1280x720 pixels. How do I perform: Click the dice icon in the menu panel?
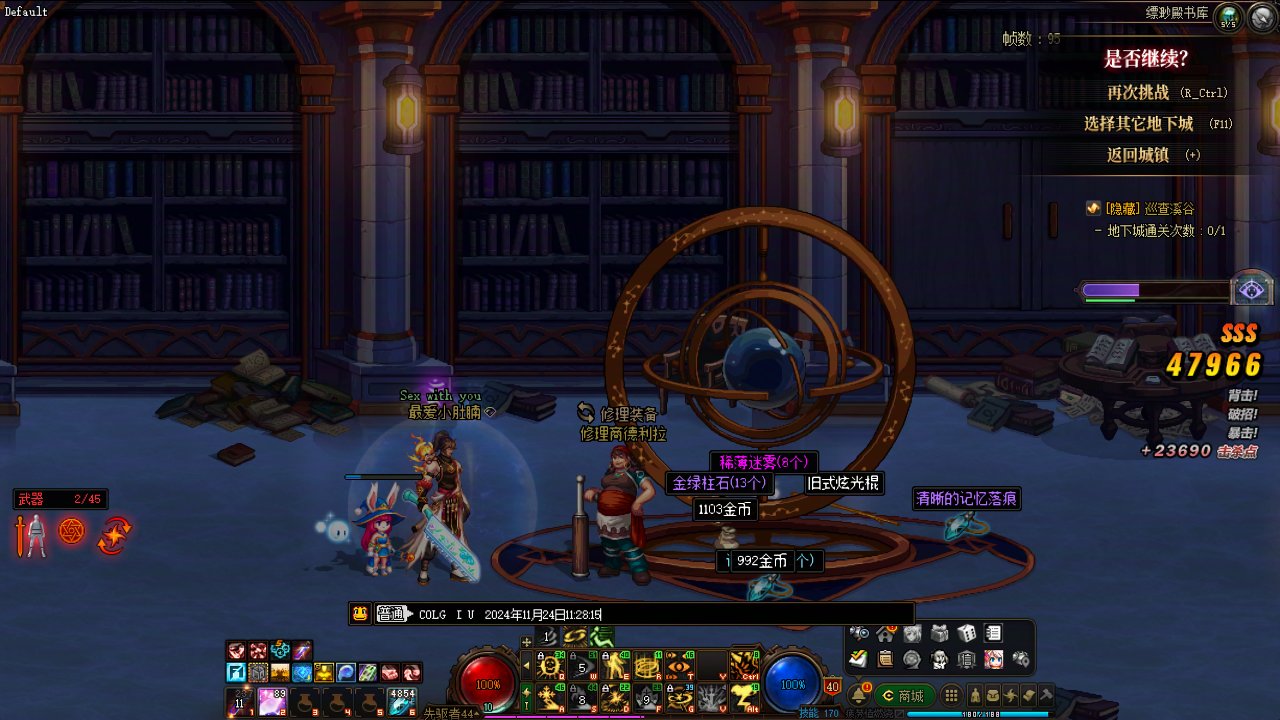pos(966,633)
